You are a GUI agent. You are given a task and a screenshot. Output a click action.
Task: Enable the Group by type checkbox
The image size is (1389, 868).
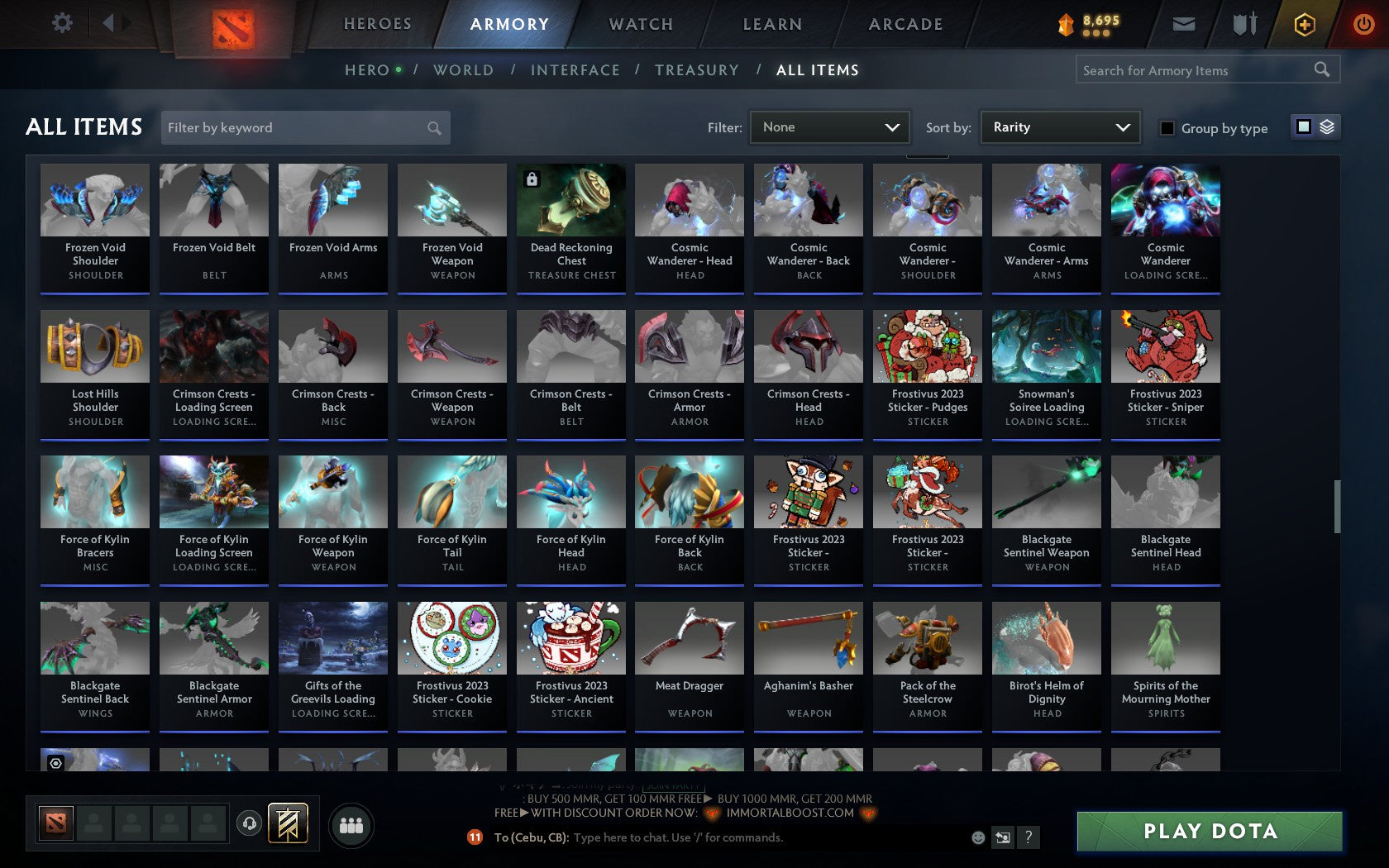(1166, 128)
